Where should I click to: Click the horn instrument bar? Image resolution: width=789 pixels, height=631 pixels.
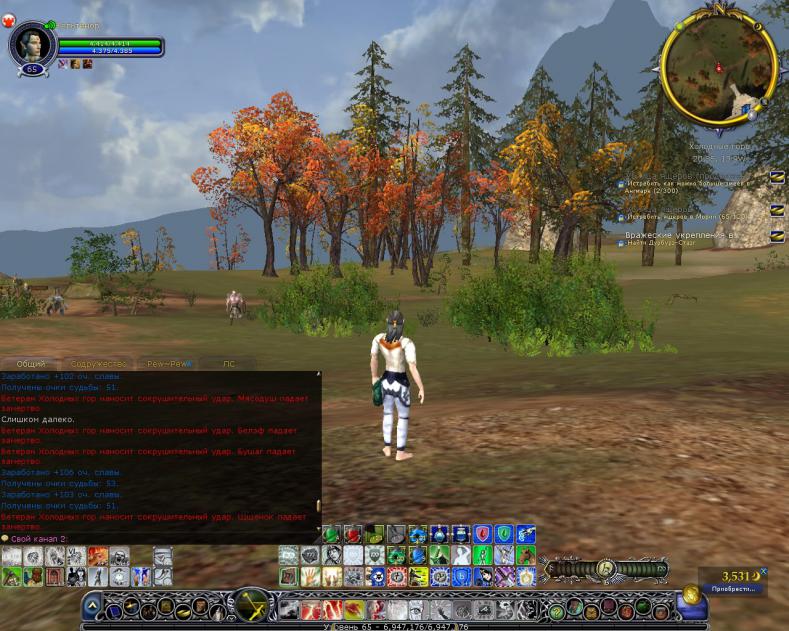[604, 568]
